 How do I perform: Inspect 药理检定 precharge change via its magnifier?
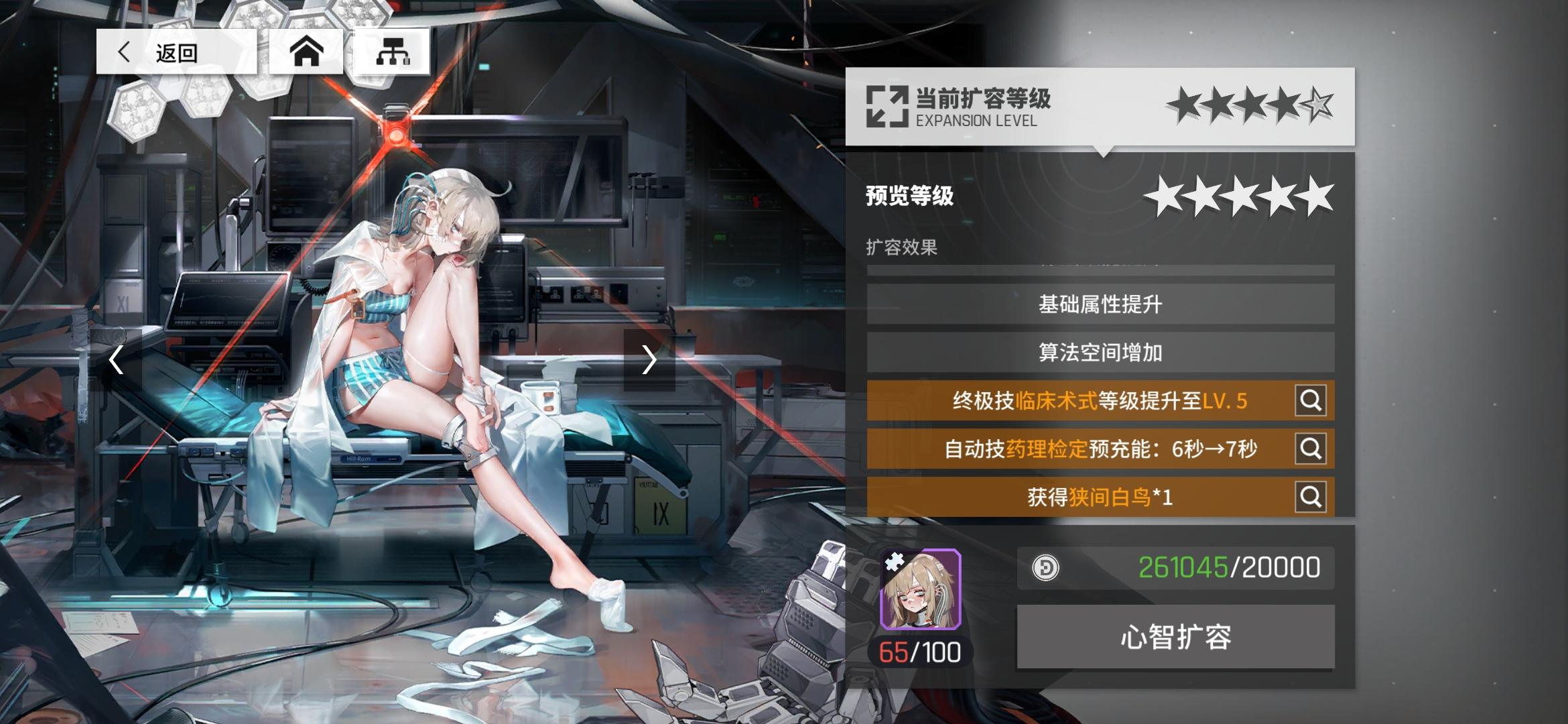(x=1311, y=449)
